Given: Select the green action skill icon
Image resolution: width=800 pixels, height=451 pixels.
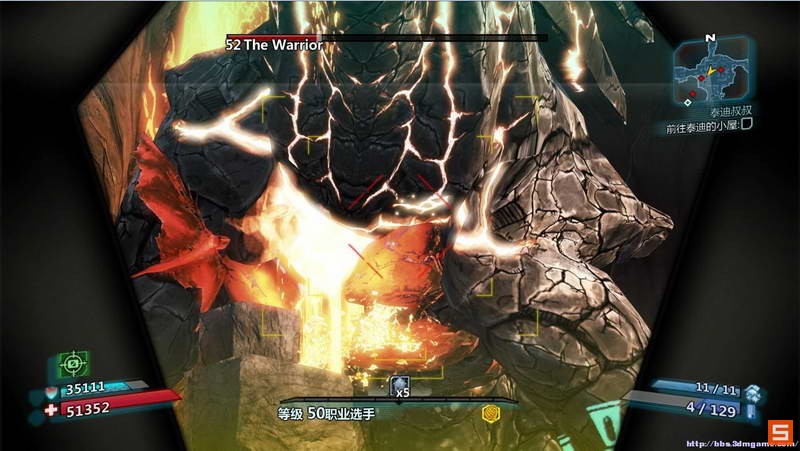Looking at the screenshot, I should point(74,362).
